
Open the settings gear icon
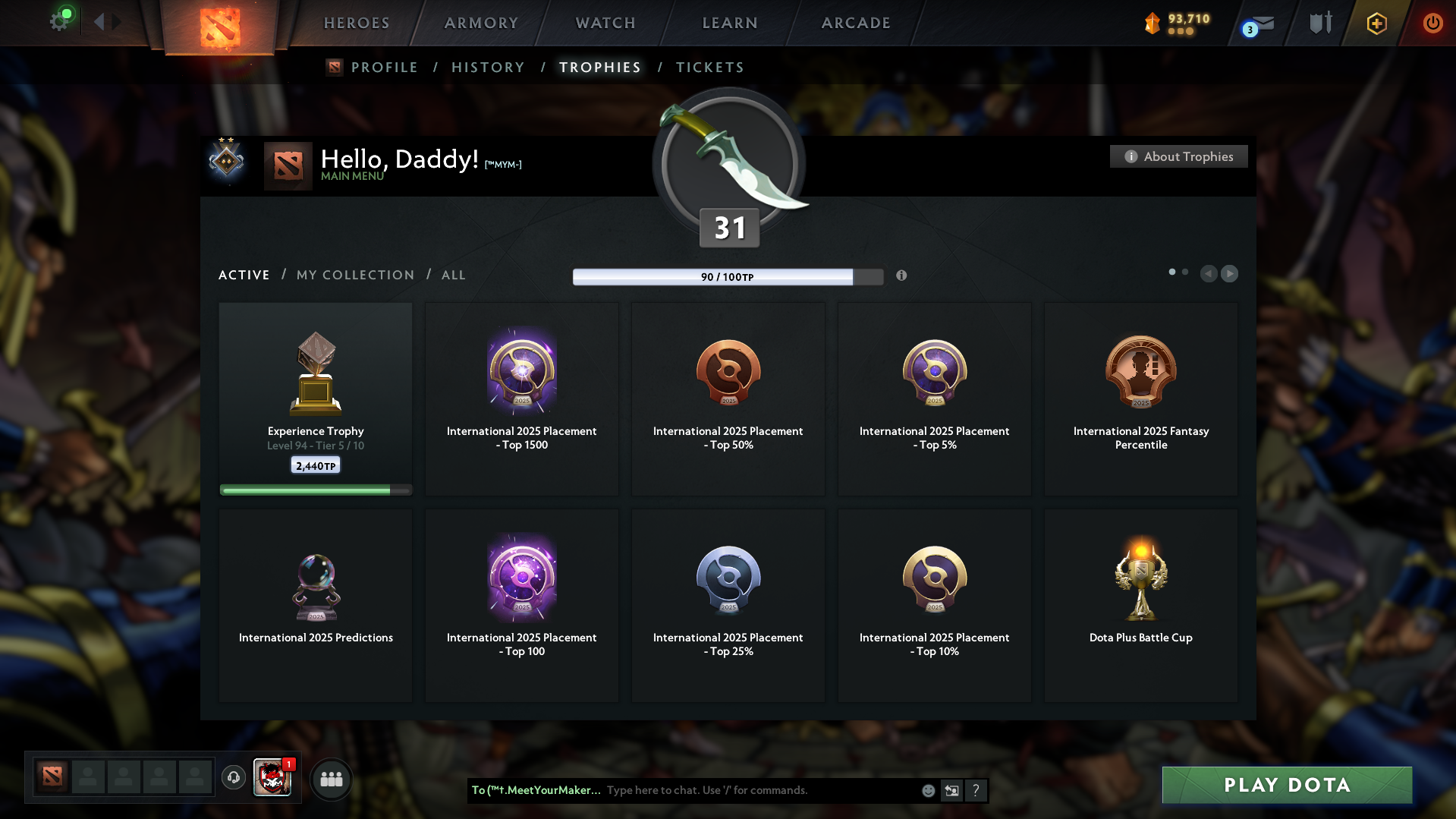click(x=60, y=21)
